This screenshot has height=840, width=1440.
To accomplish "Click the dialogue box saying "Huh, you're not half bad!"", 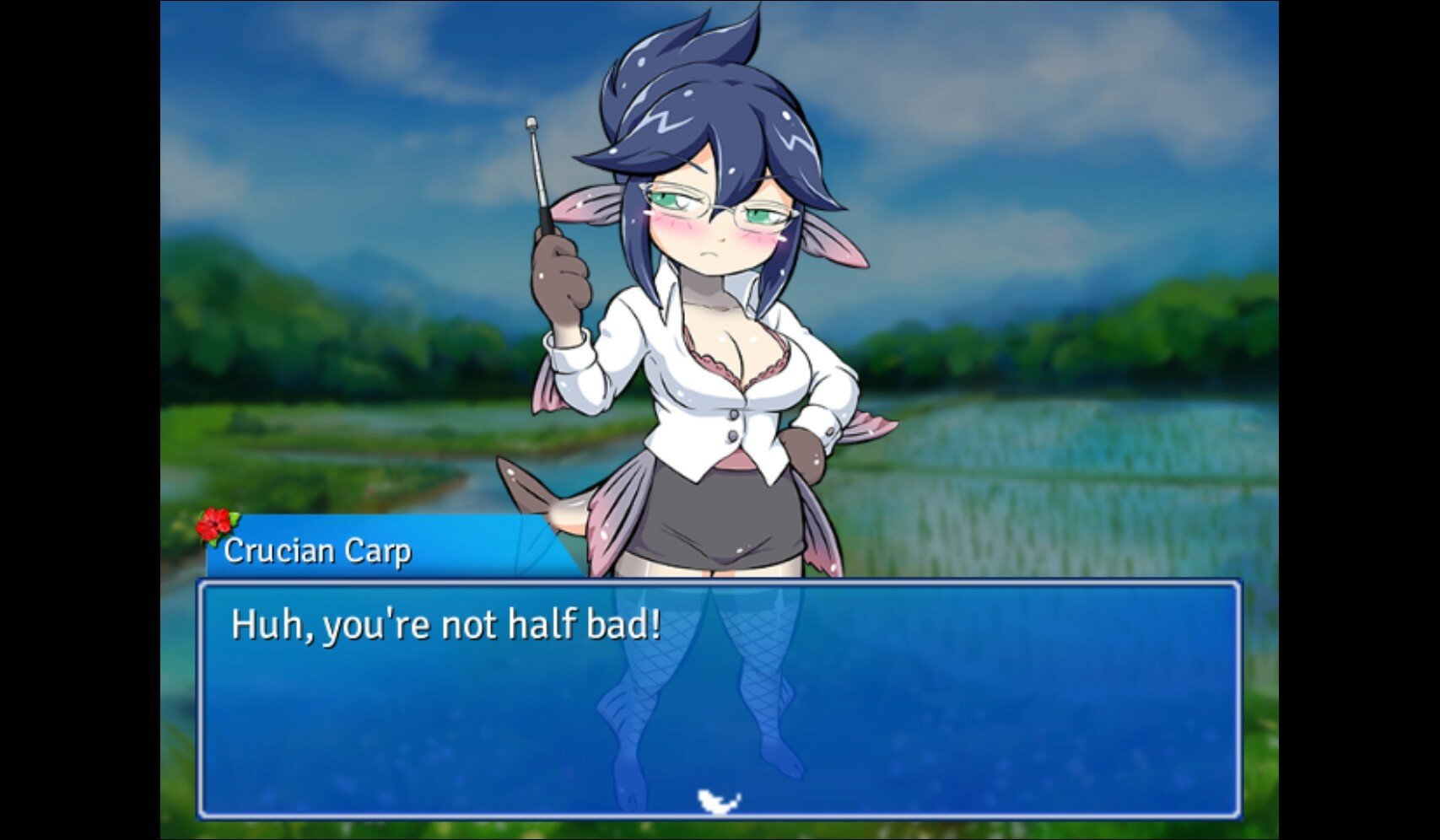I will (719, 698).
